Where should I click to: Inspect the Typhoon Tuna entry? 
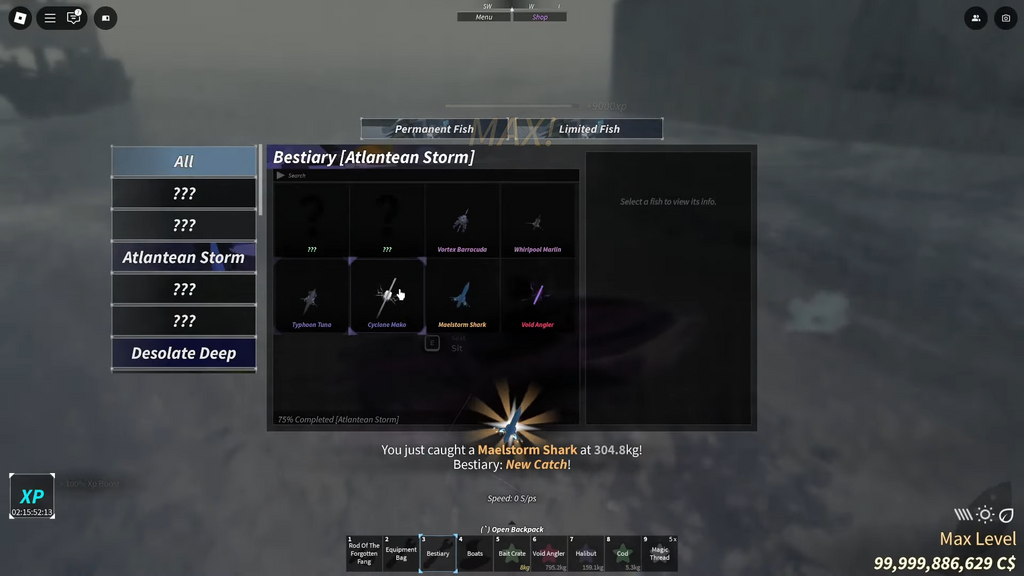click(312, 297)
